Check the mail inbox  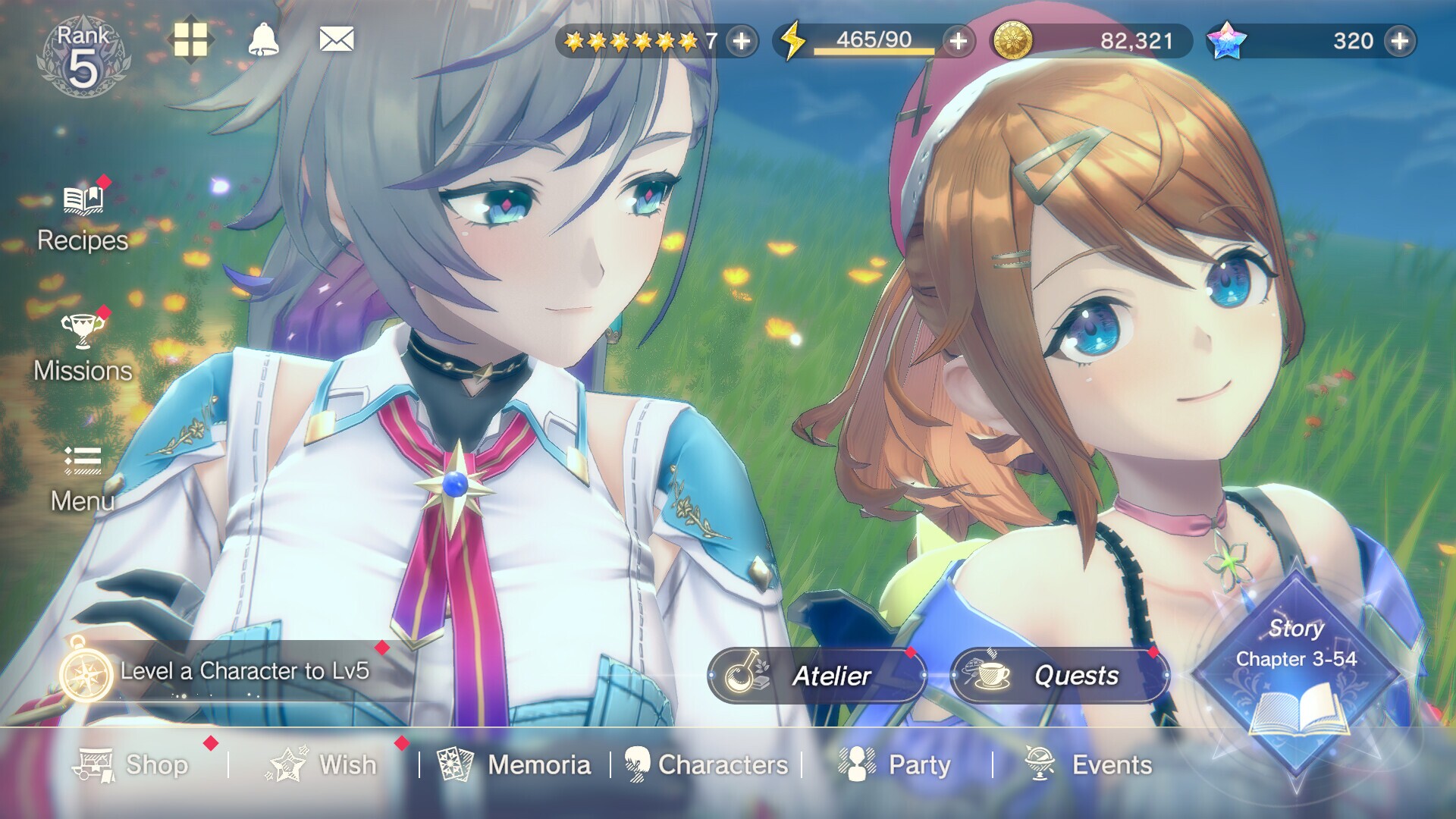[x=336, y=38]
